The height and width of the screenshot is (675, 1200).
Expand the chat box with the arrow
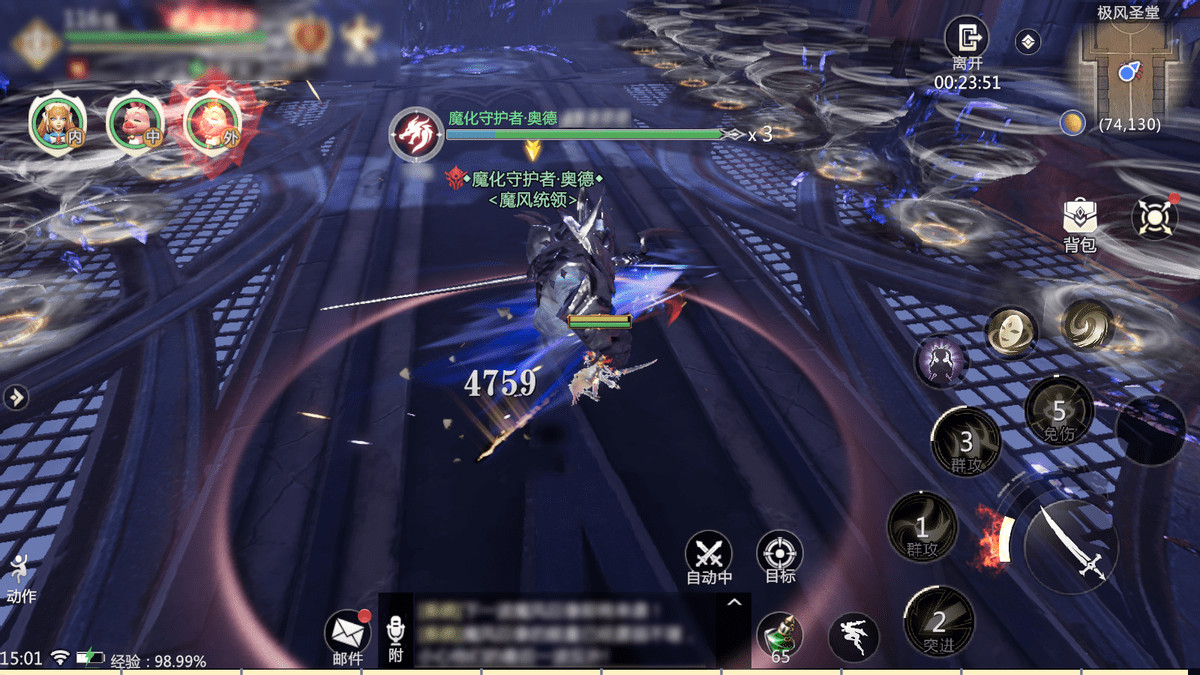(734, 603)
